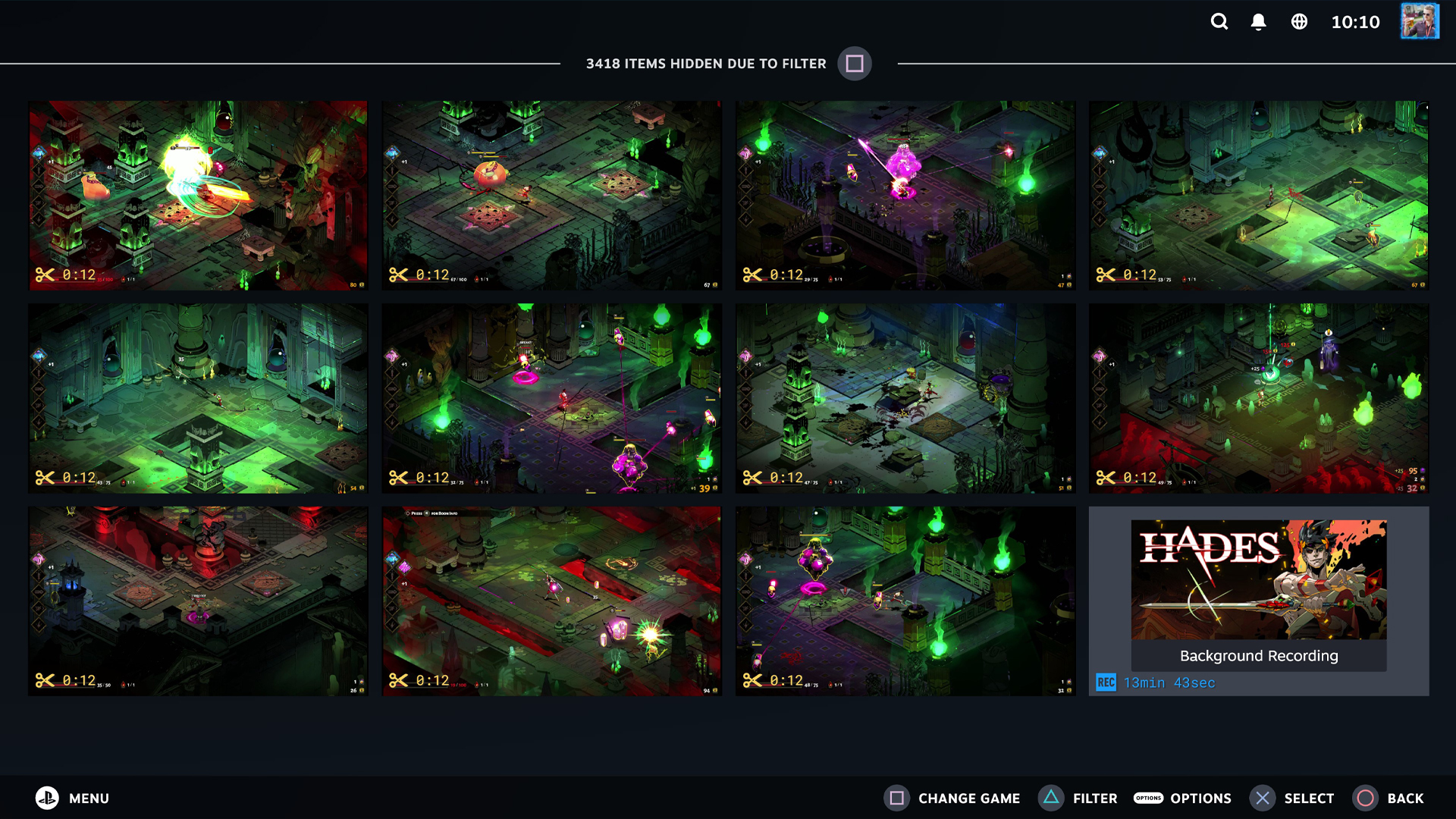The height and width of the screenshot is (819, 1456).
Task: Choose the clip with dark blood splatters on the floor
Action: click(x=905, y=398)
